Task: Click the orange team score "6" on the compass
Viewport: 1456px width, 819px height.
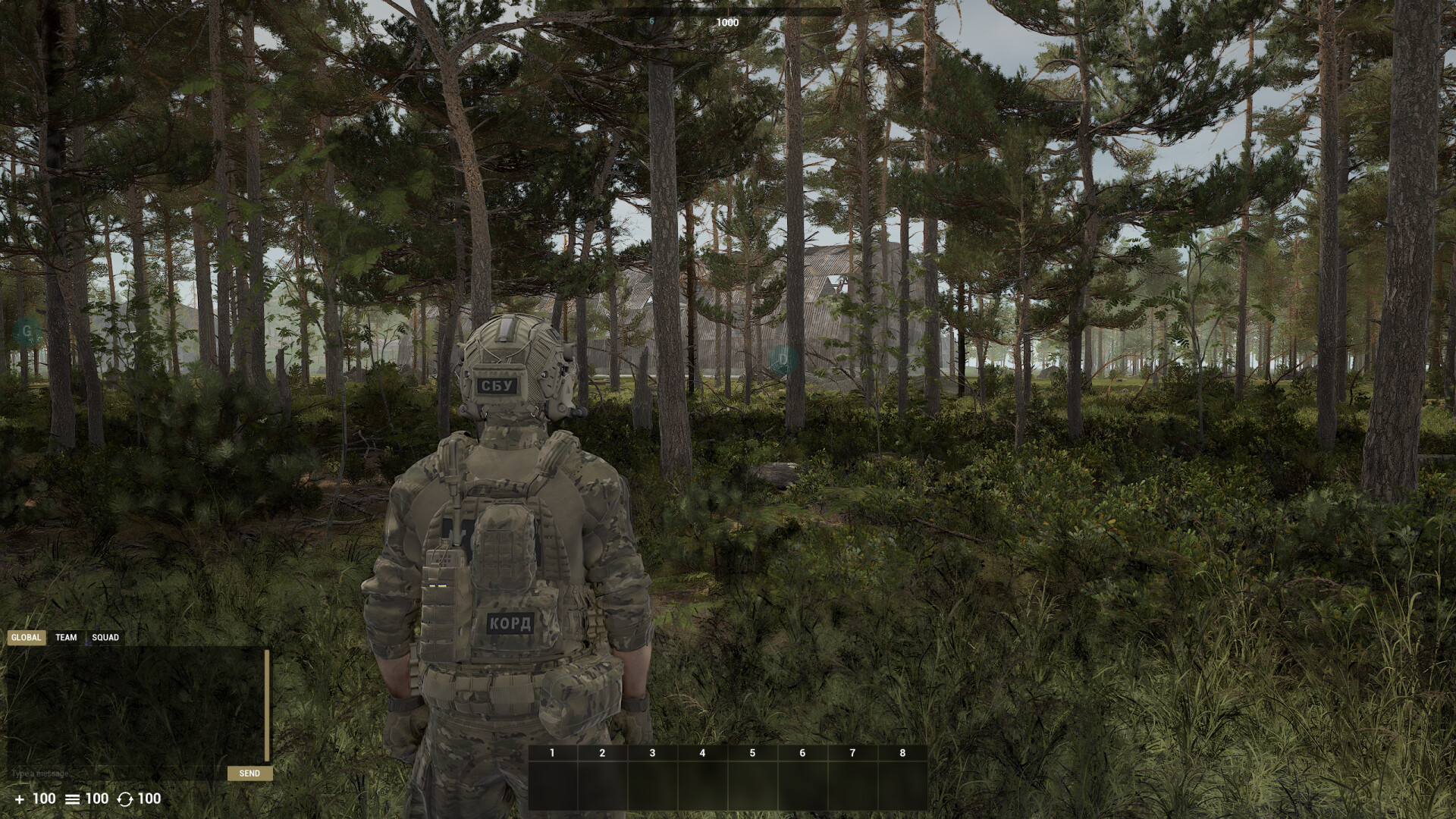Action: [803, 20]
